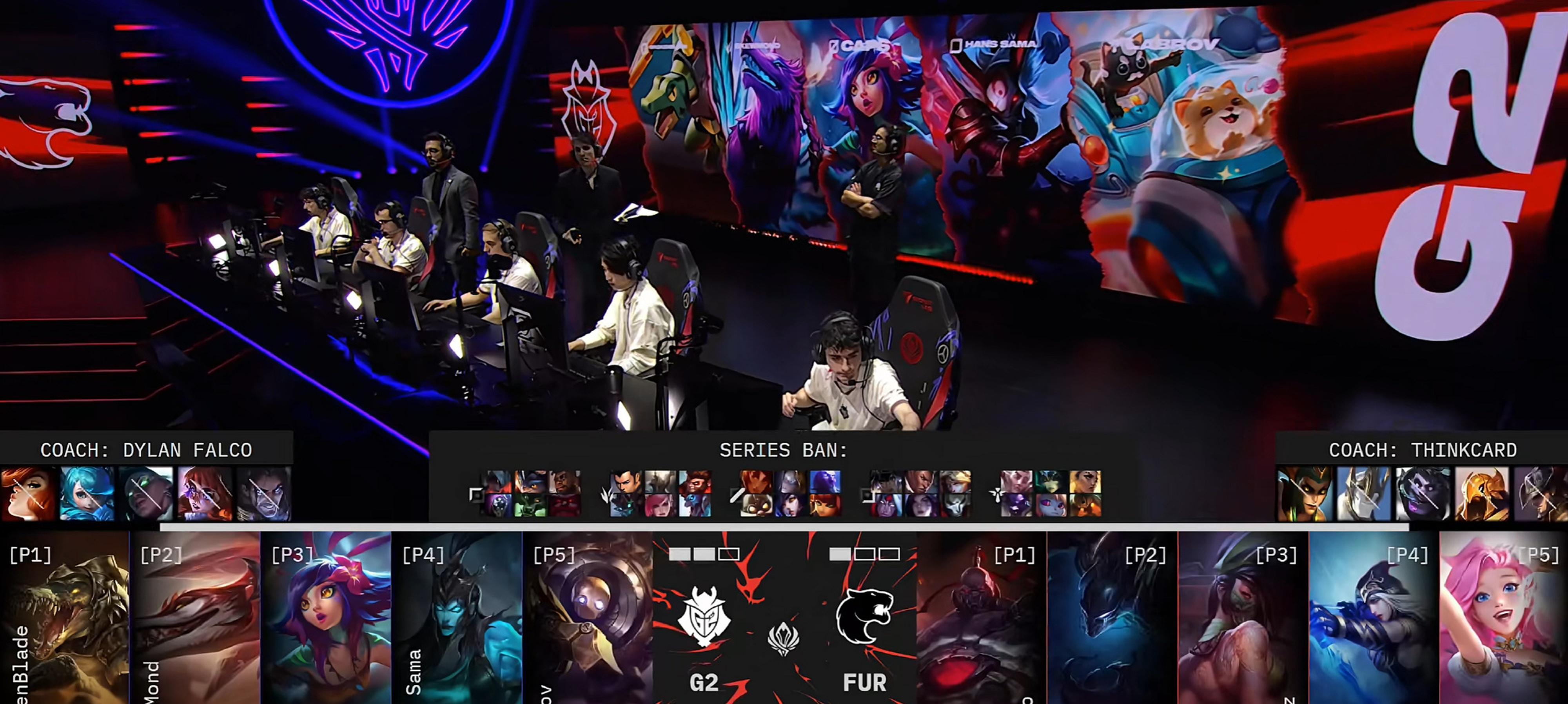Select G2's Renekton pick card
The height and width of the screenshot is (704, 1568).
[x=65, y=618]
